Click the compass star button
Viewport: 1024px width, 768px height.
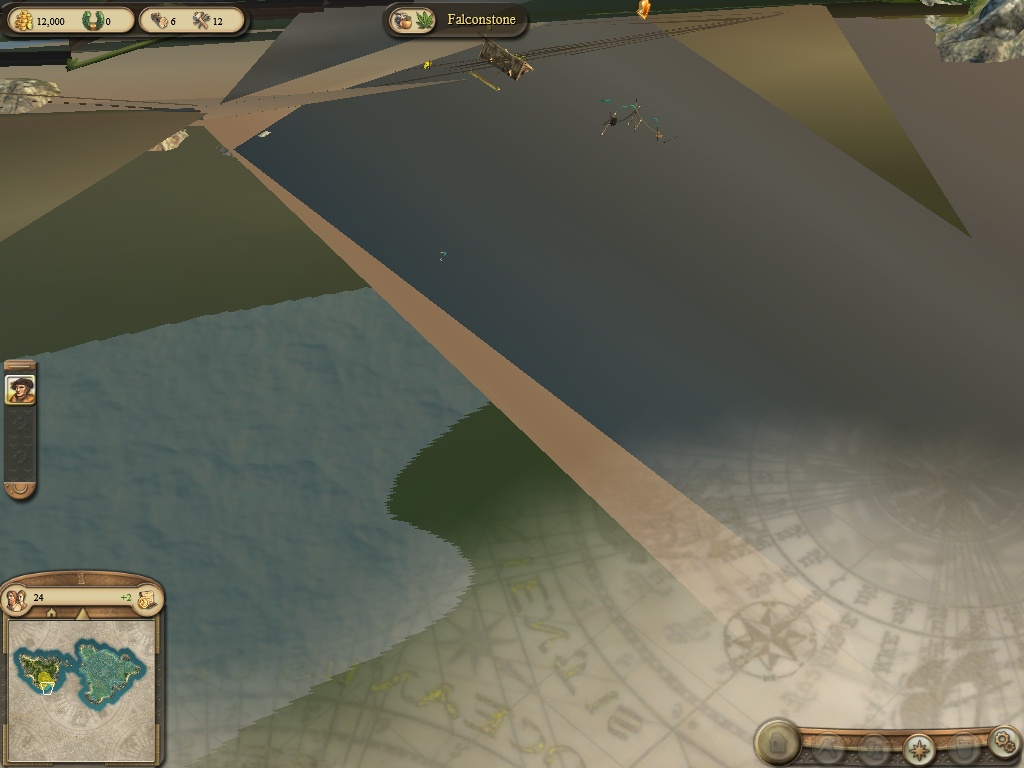tap(919, 748)
